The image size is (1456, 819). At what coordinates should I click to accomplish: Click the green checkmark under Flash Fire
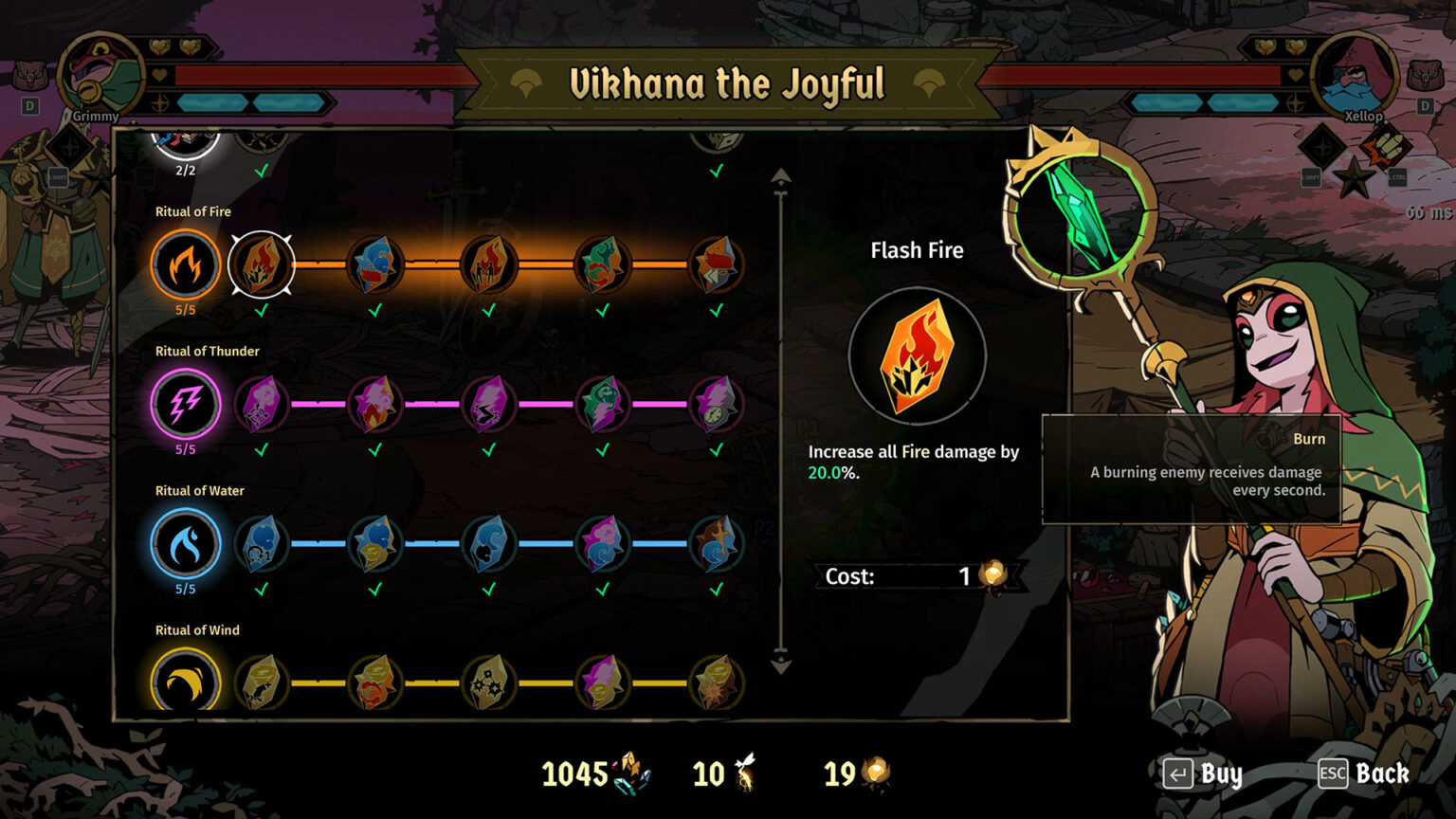pos(262,308)
